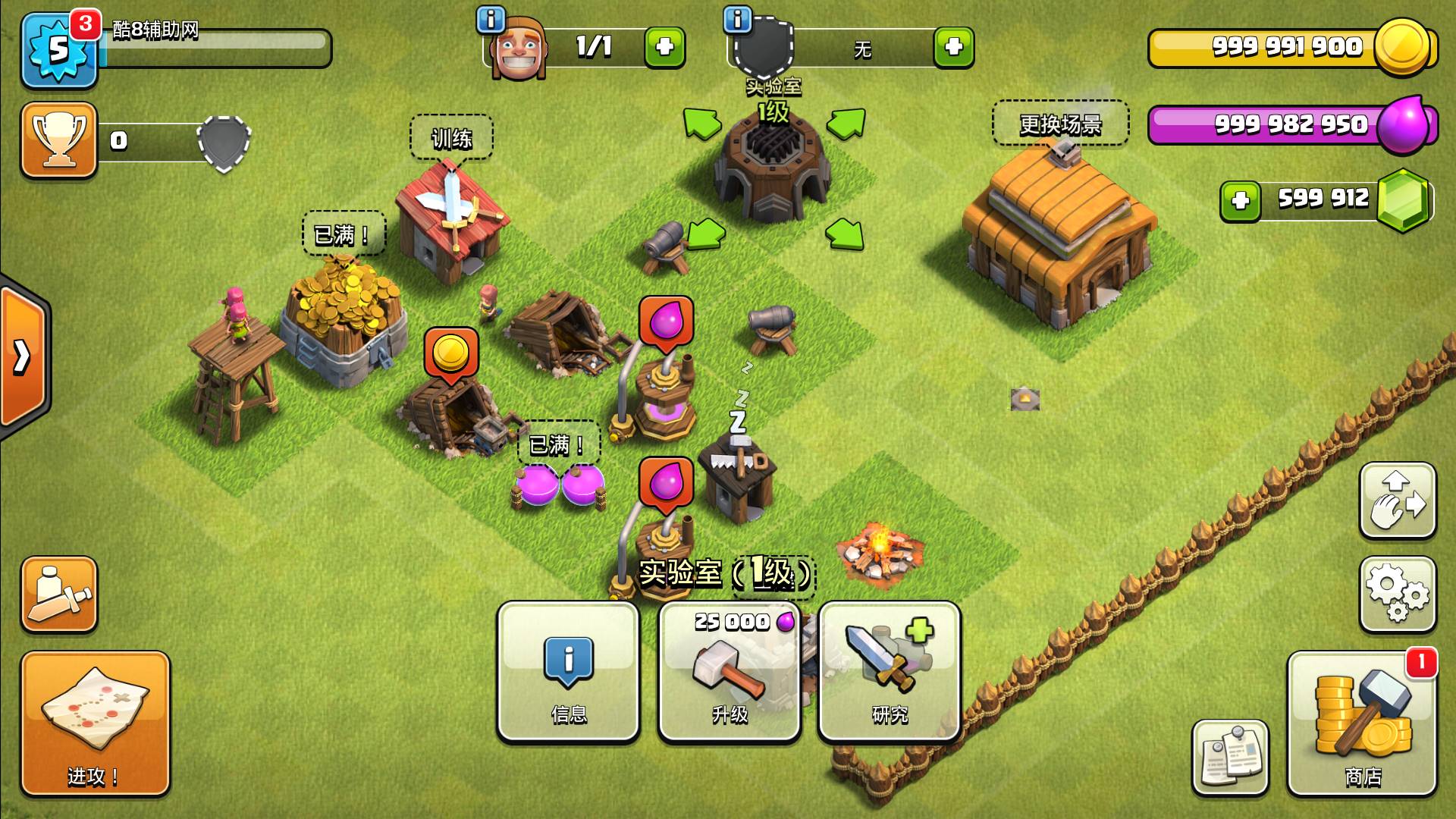Image resolution: width=1456 pixels, height=819 pixels.
Task: Click the level 5 experience badge
Action: click(x=59, y=50)
